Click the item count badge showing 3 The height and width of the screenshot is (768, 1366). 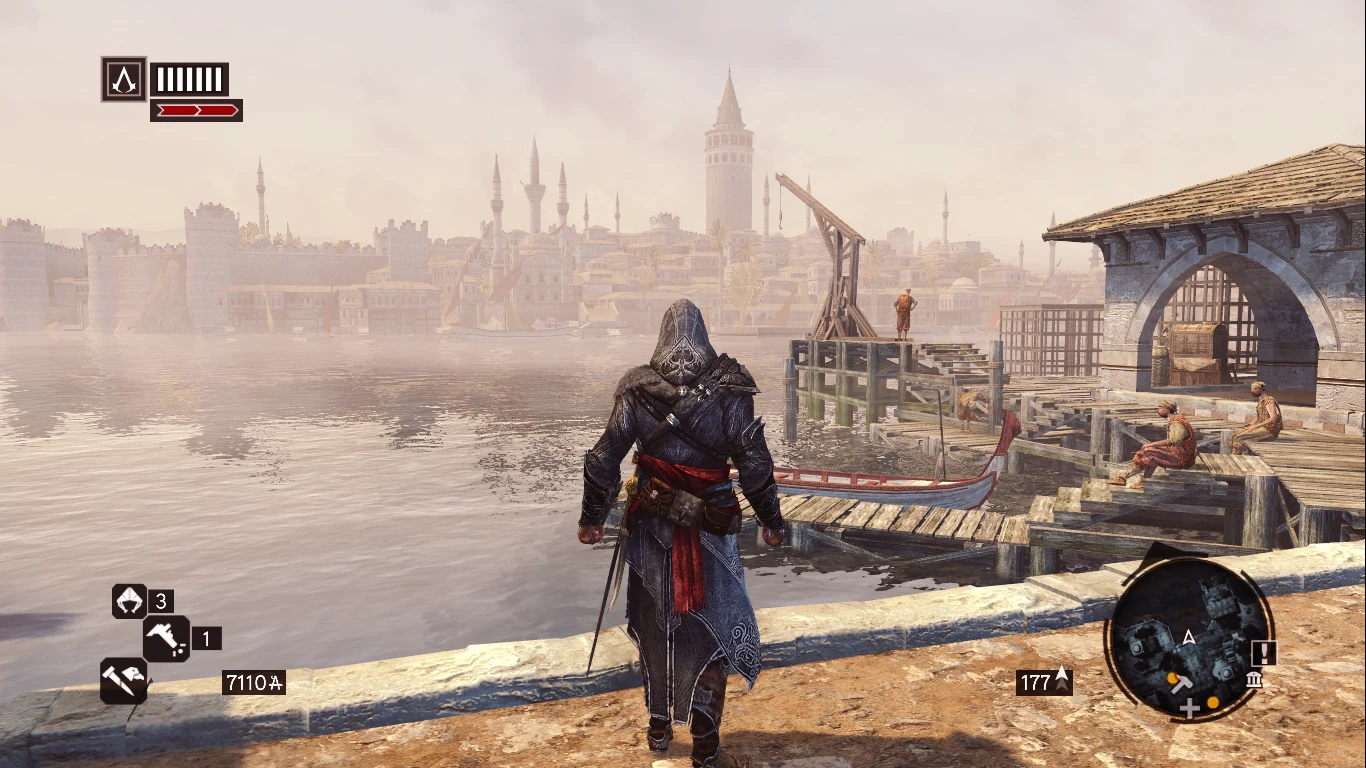pyautogui.click(x=160, y=601)
